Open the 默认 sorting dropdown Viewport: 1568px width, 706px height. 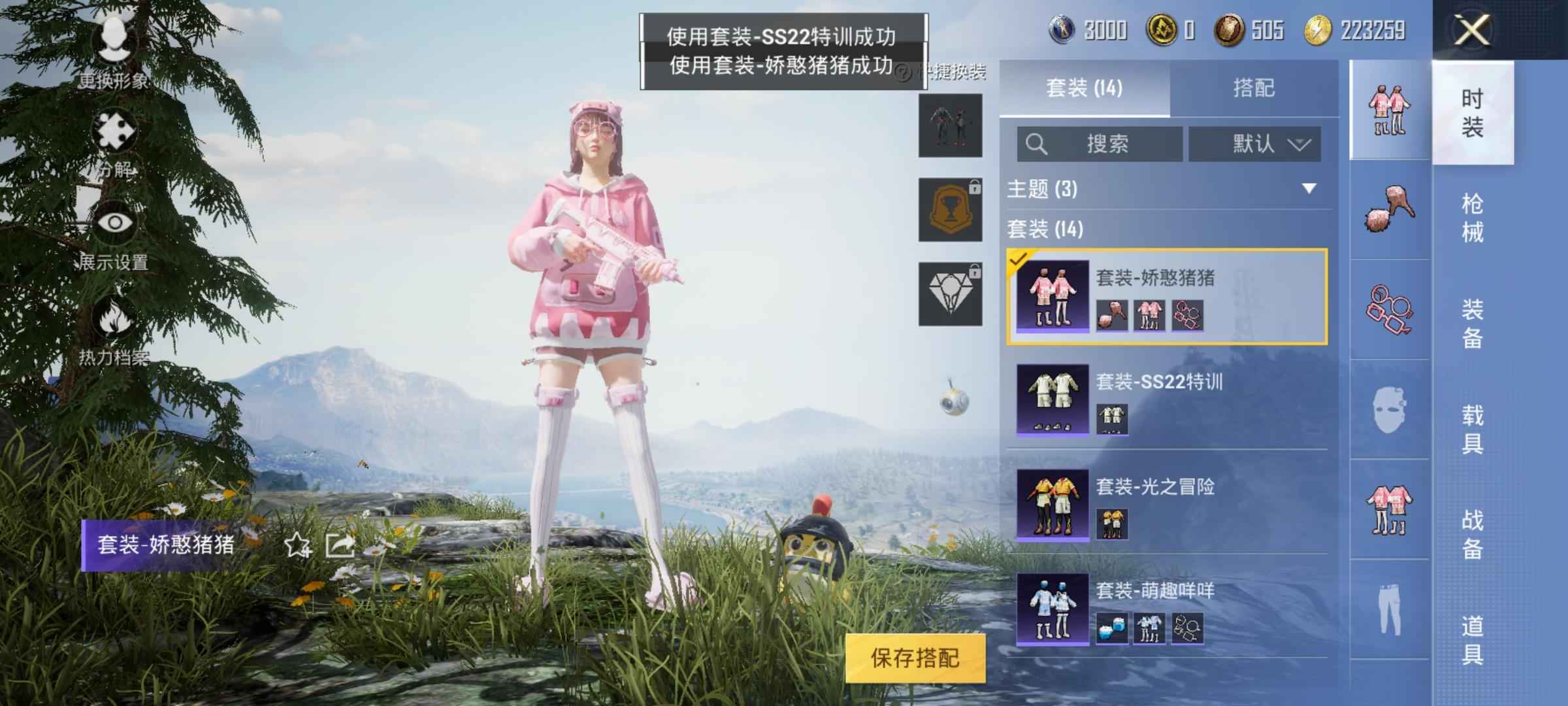tap(1254, 144)
